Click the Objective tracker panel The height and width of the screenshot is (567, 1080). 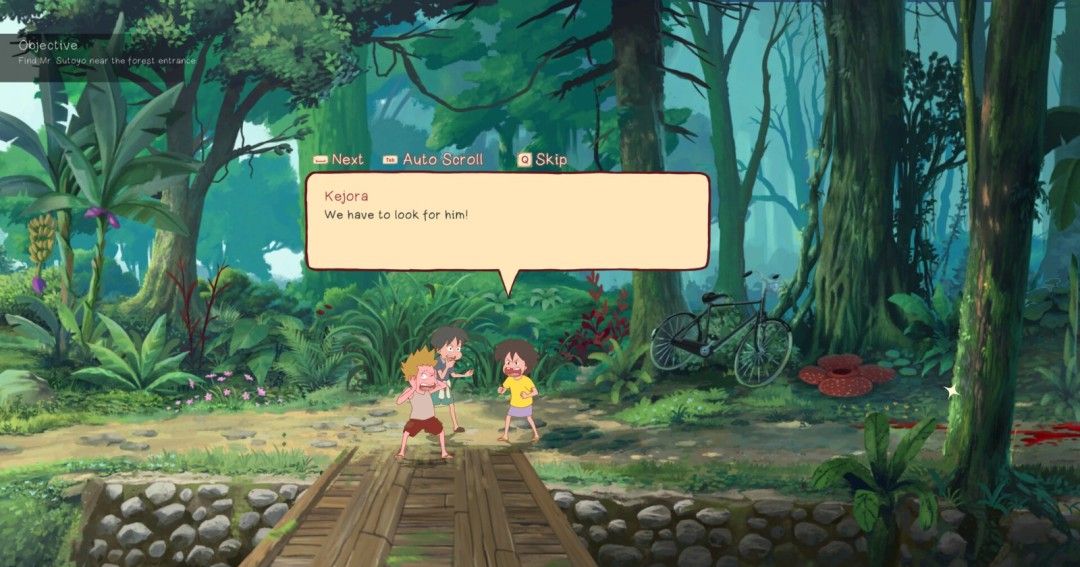tap(98, 52)
